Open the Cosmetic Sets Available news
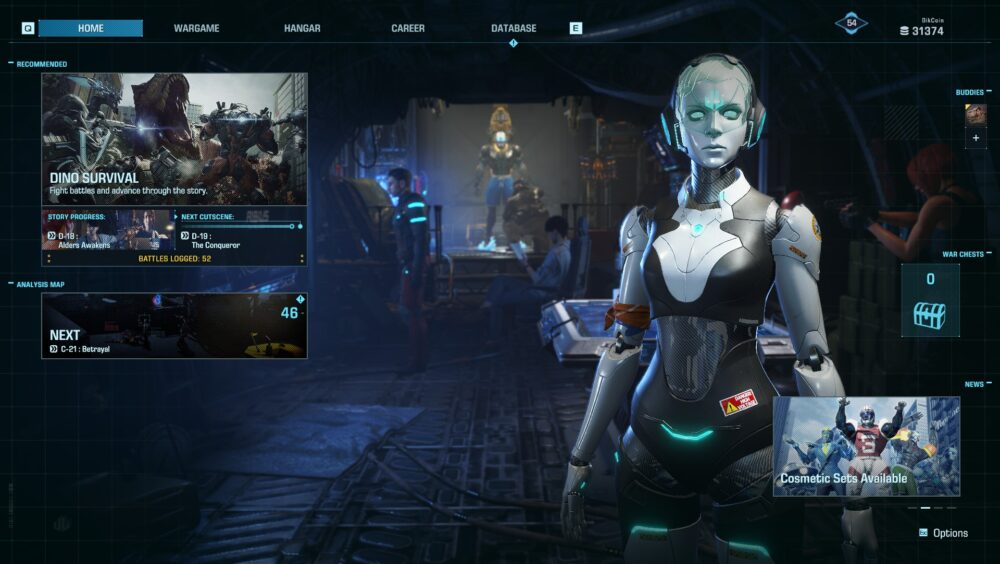Viewport: 1000px width, 564px height. (866, 446)
